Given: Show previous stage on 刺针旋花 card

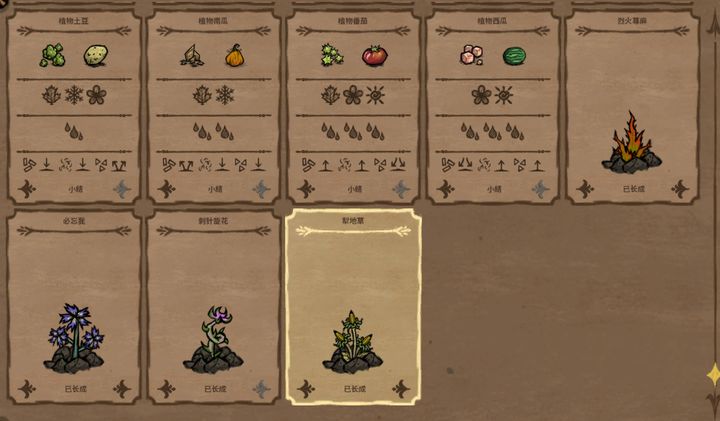Looking at the screenshot, I should point(167,388).
